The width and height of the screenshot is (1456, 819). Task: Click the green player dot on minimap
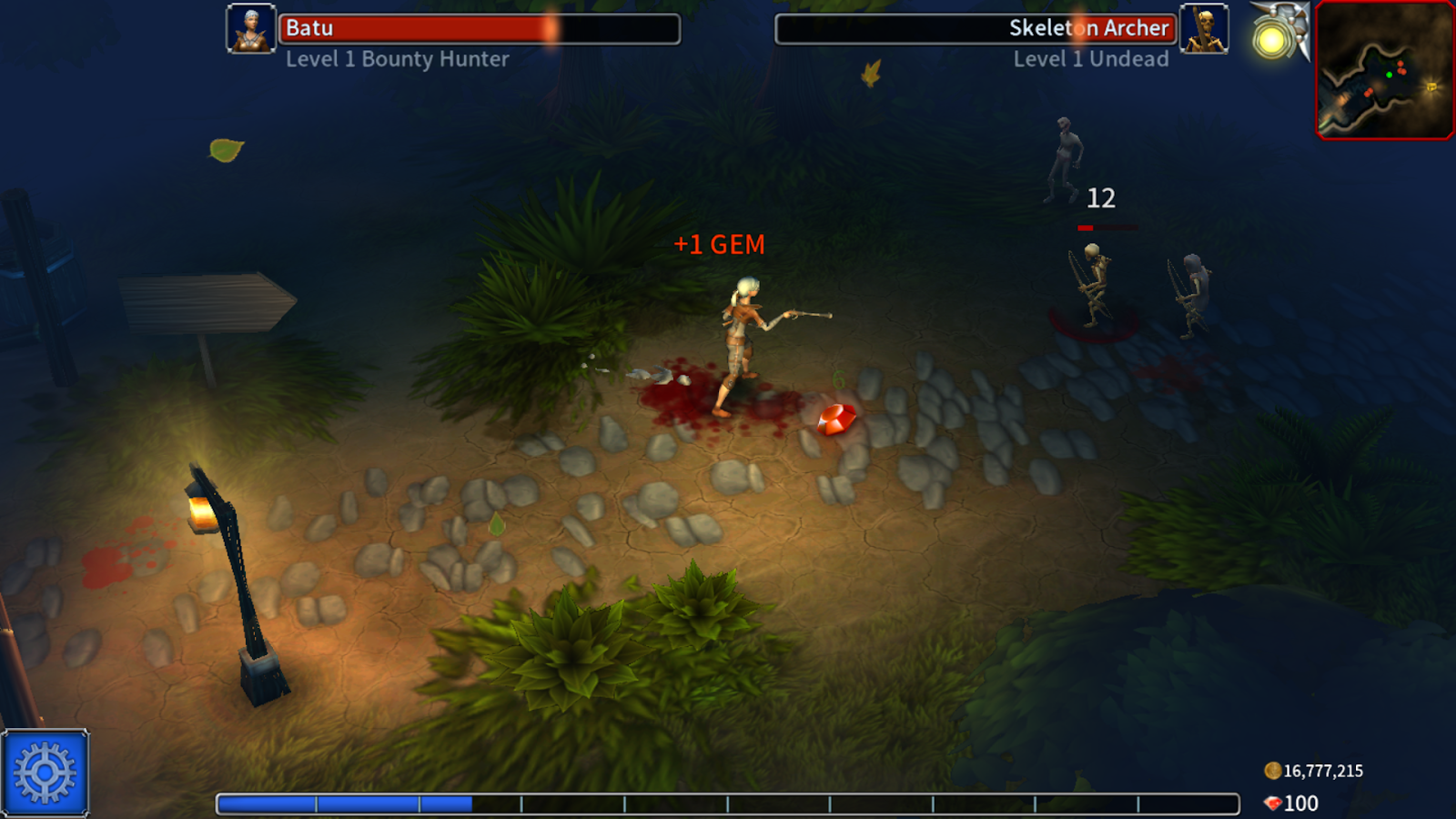click(x=1389, y=75)
